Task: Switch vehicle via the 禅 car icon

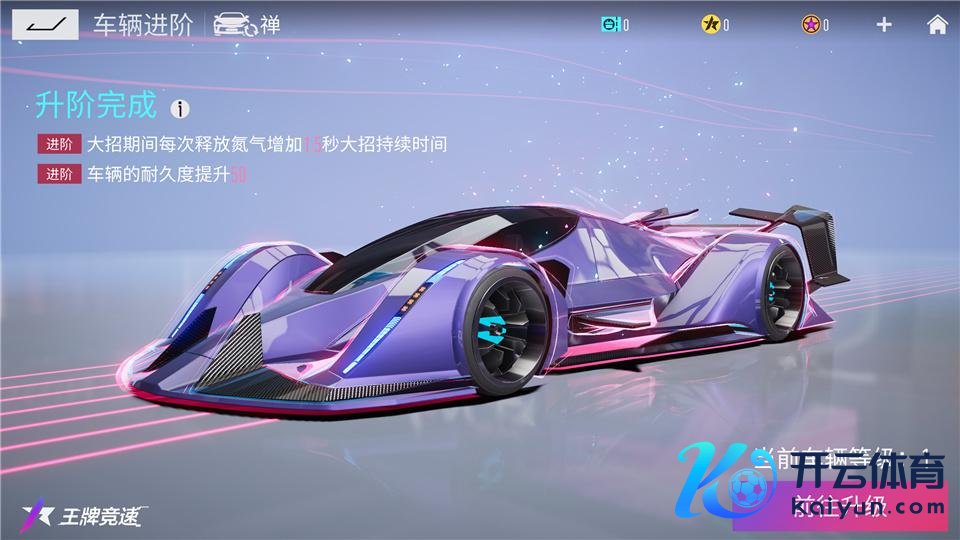Action: pyautogui.click(x=235, y=25)
